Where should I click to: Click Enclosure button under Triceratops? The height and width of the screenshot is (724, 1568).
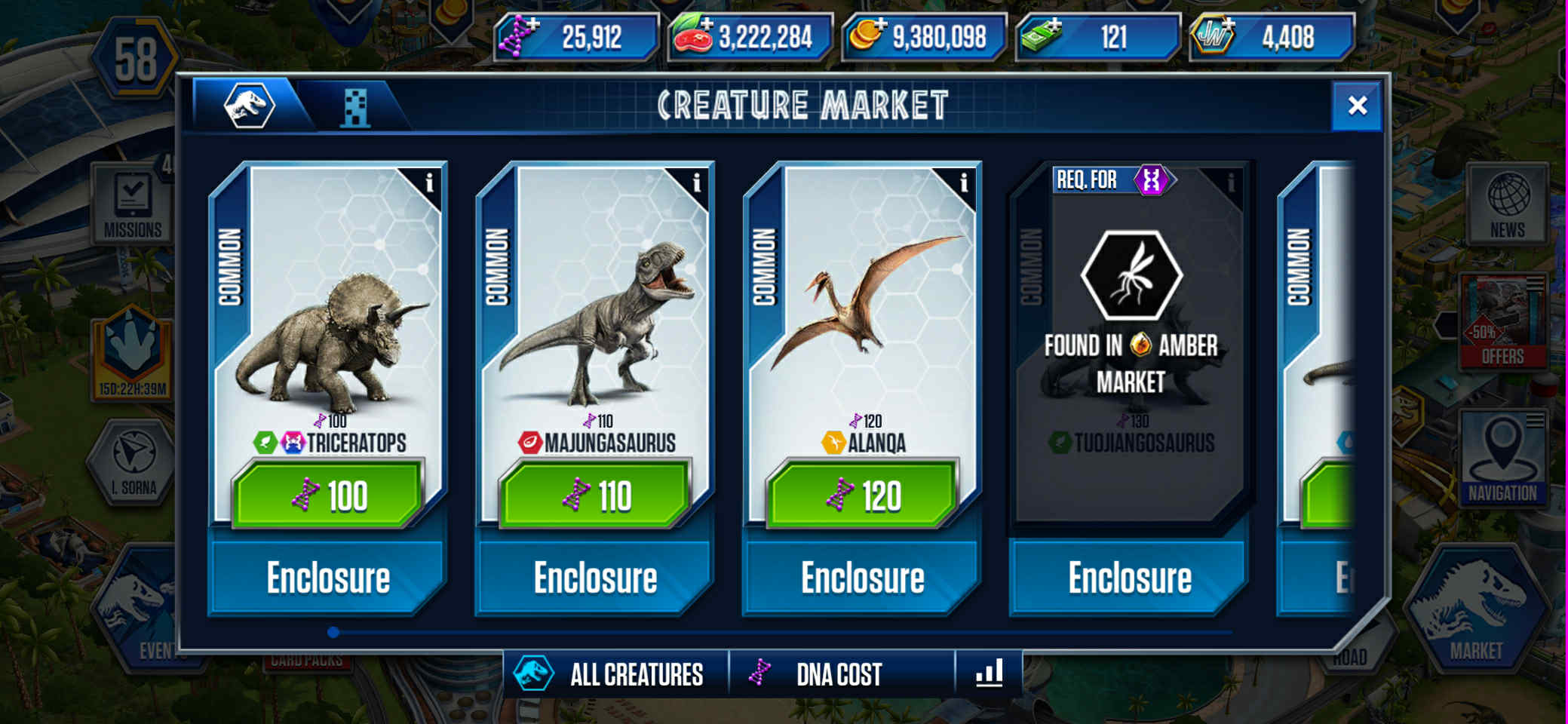(x=329, y=578)
